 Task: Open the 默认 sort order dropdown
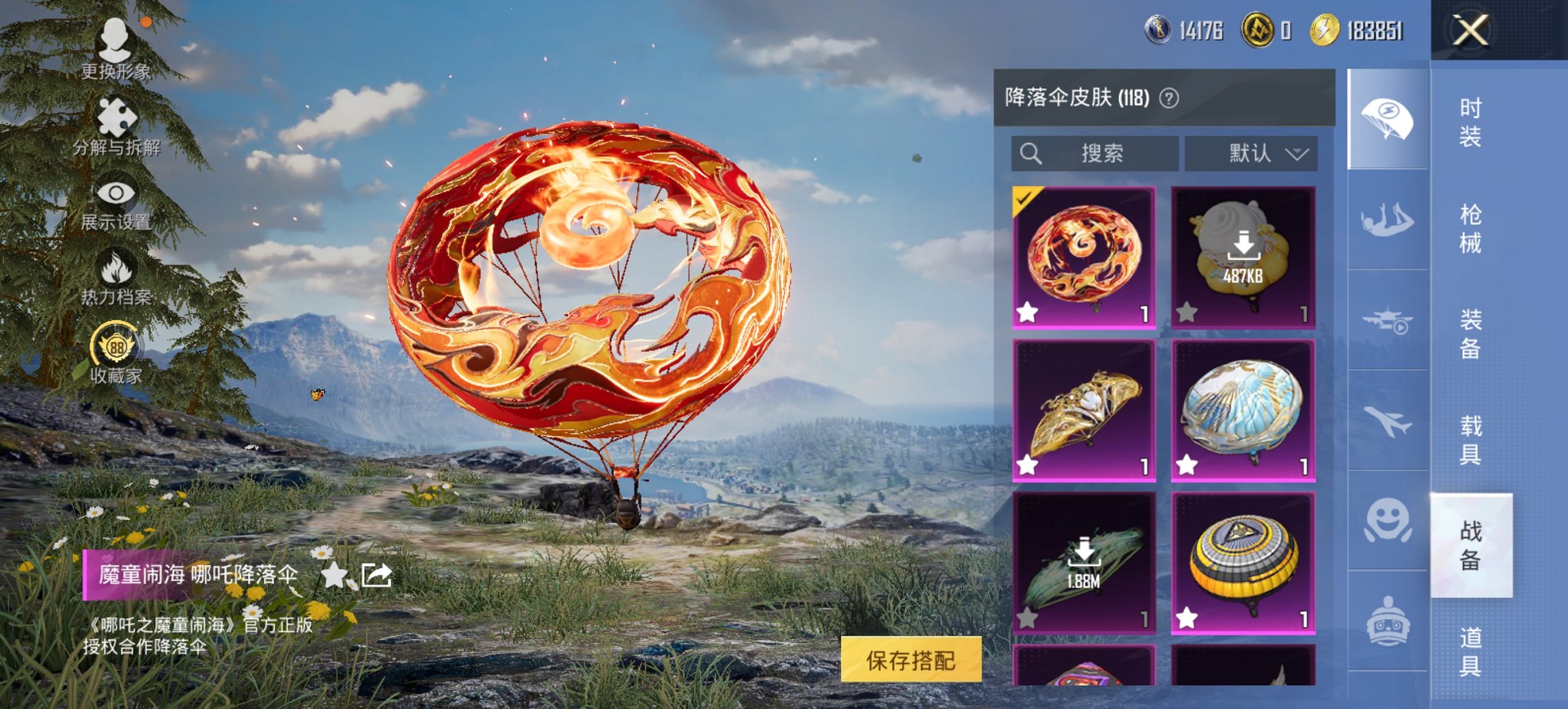pyautogui.click(x=1252, y=154)
